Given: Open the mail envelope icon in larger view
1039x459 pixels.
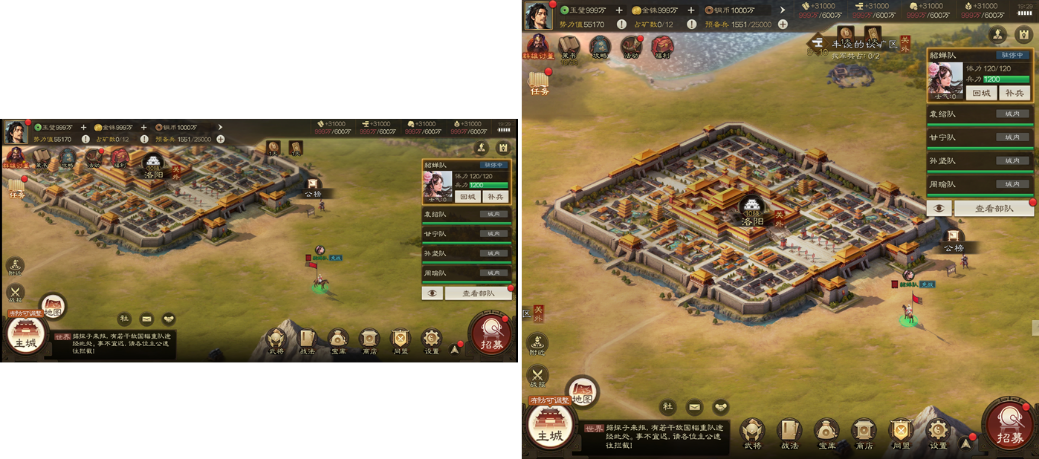Looking at the screenshot, I should tap(694, 407).
